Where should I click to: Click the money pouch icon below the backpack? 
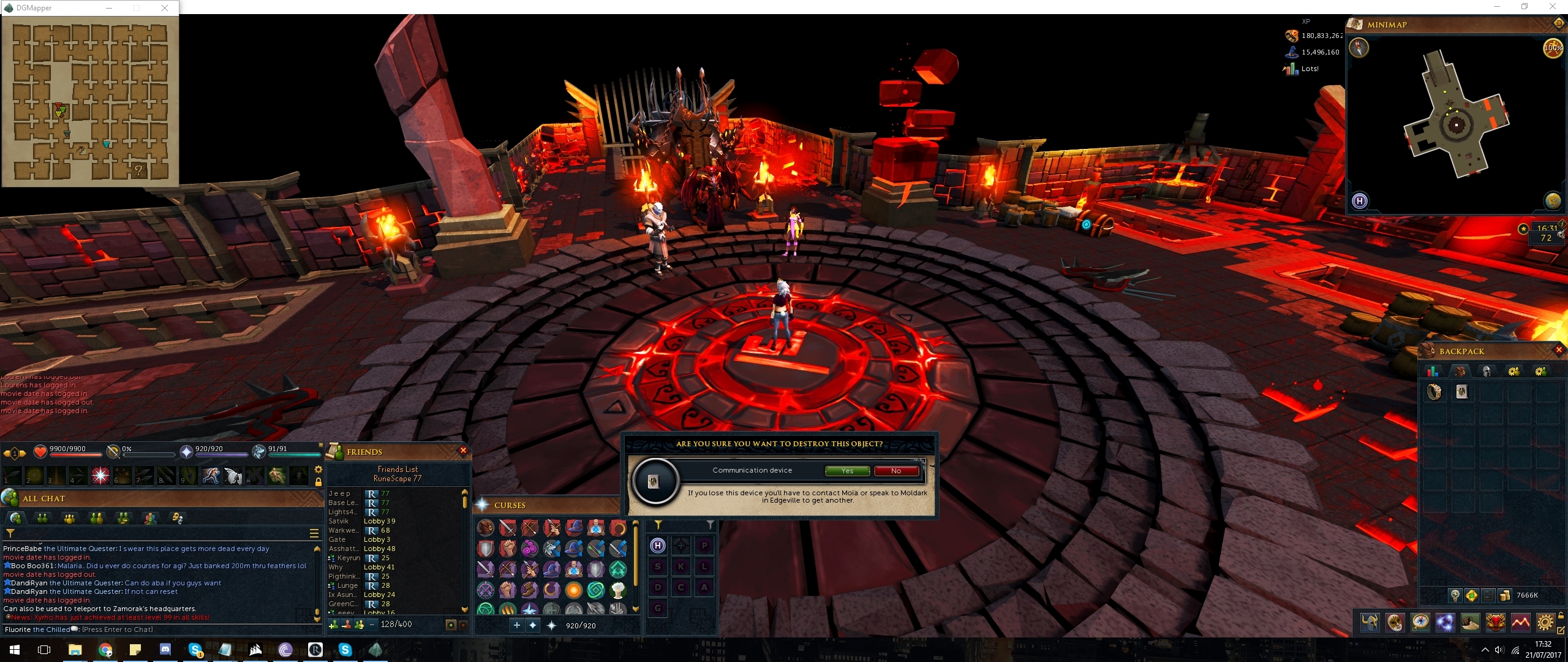pyautogui.click(x=1505, y=595)
